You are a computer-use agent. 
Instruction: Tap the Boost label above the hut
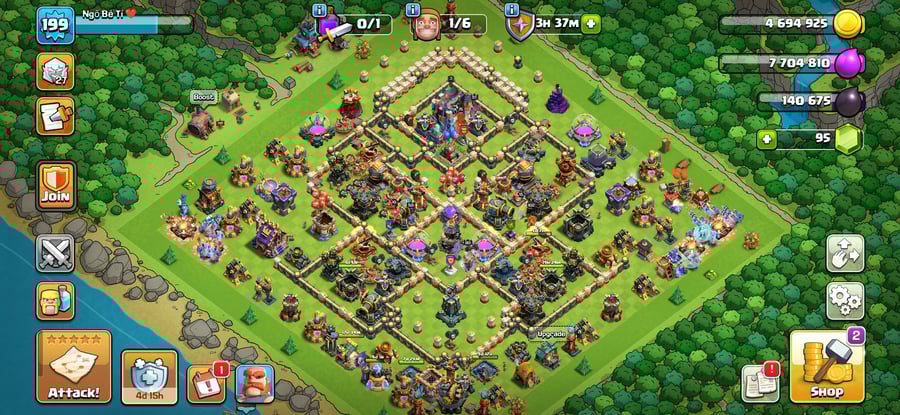click(204, 97)
